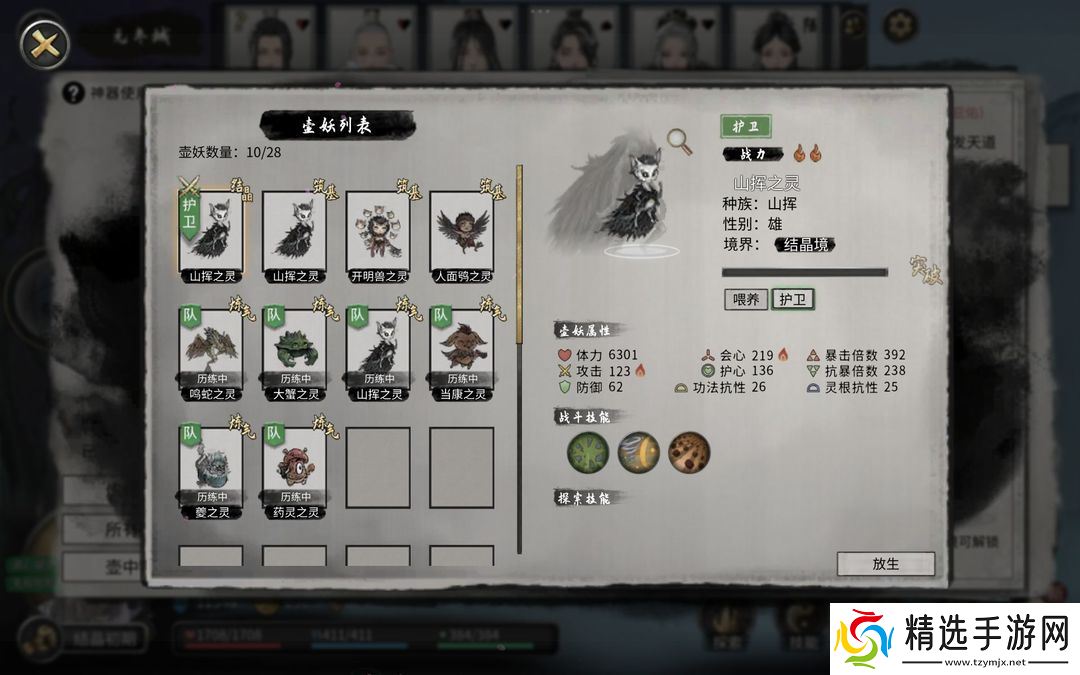The image size is (1080, 675).
Task: Open the question mark help icon
Action: pyautogui.click(x=73, y=94)
